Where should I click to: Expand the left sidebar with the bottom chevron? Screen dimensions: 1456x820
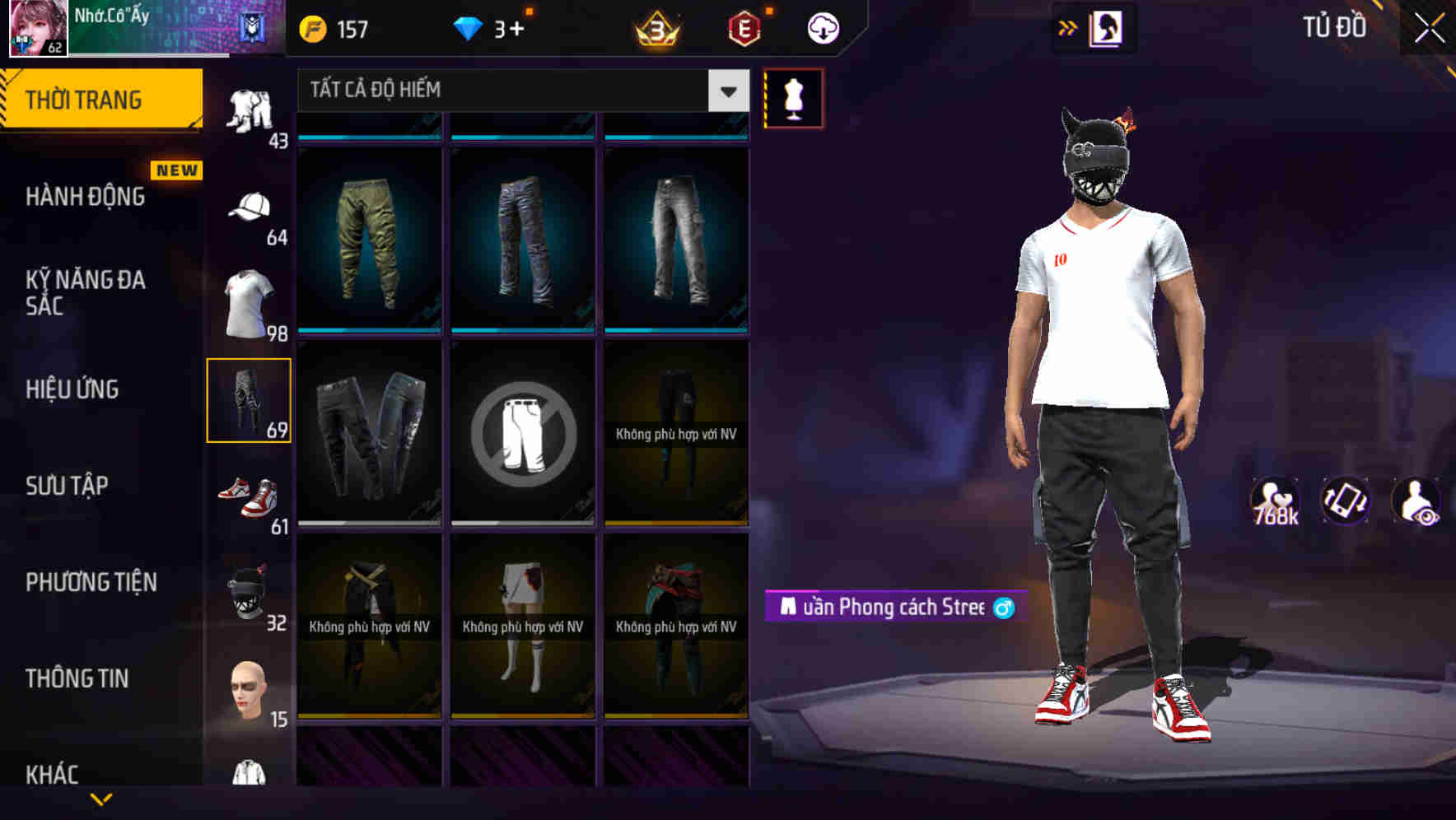click(x=102, y=799)
